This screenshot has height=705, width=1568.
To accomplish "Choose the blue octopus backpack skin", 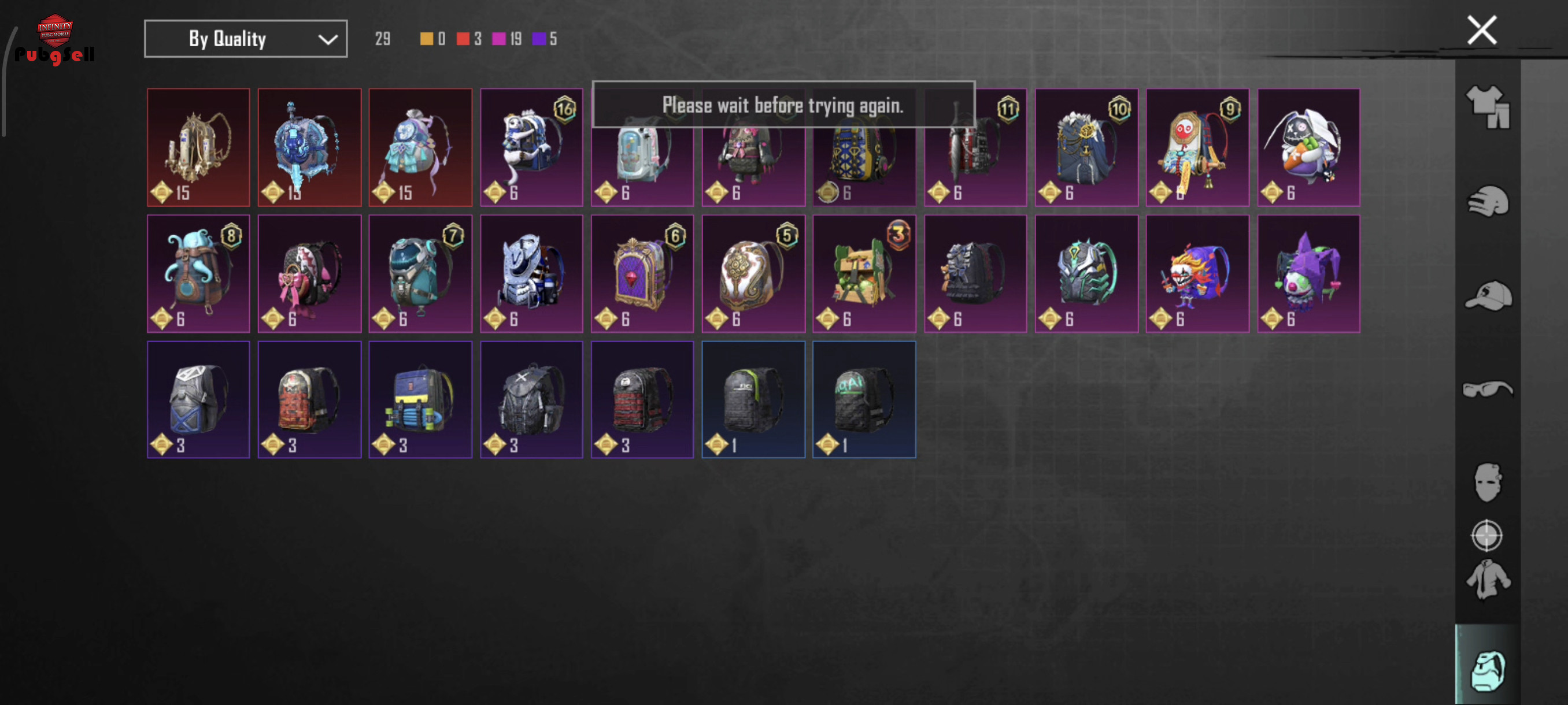I will (x=198, y=273).
